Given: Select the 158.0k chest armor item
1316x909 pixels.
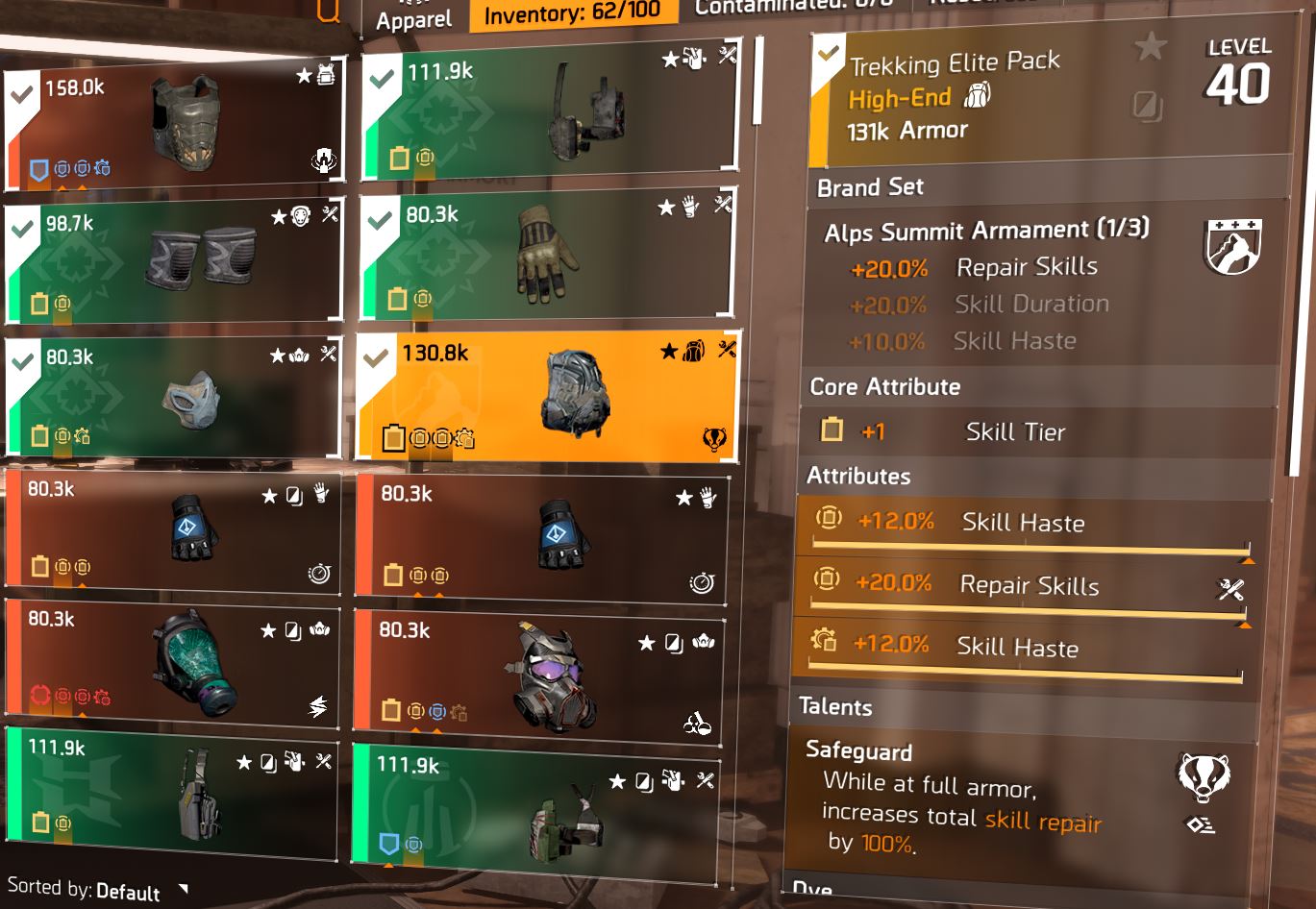Looking at the screenshot, I should point(174,129).
